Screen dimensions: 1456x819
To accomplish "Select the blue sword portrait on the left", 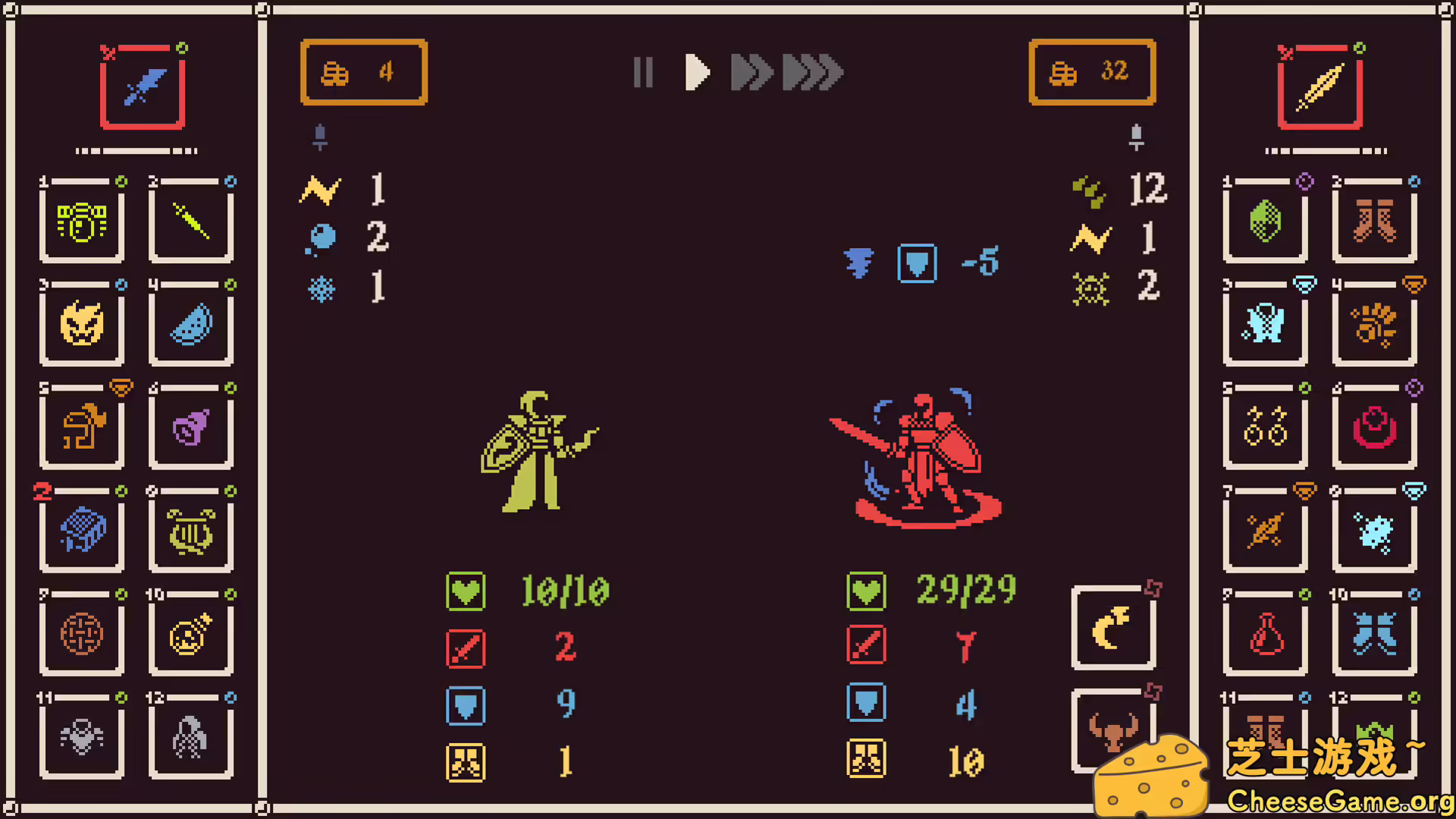I will (x=142, y=87).
